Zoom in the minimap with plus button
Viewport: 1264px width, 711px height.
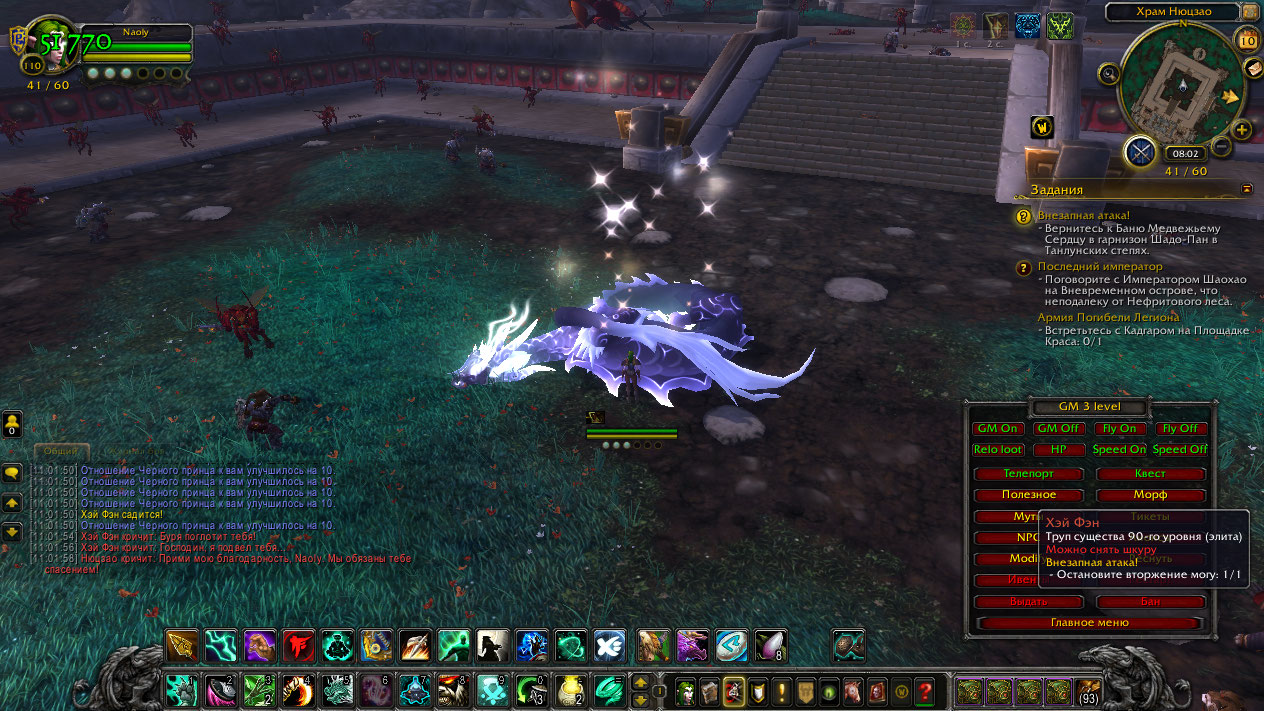pos(1242,130)
